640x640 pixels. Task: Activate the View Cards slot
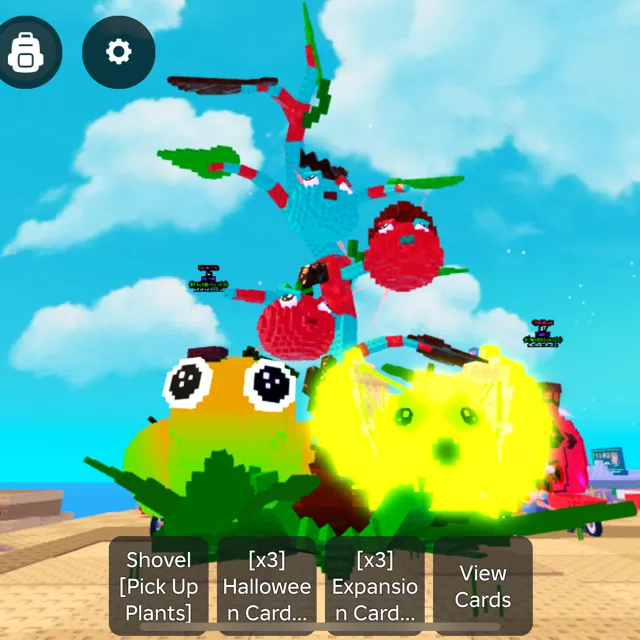click(x=482, y=585)
